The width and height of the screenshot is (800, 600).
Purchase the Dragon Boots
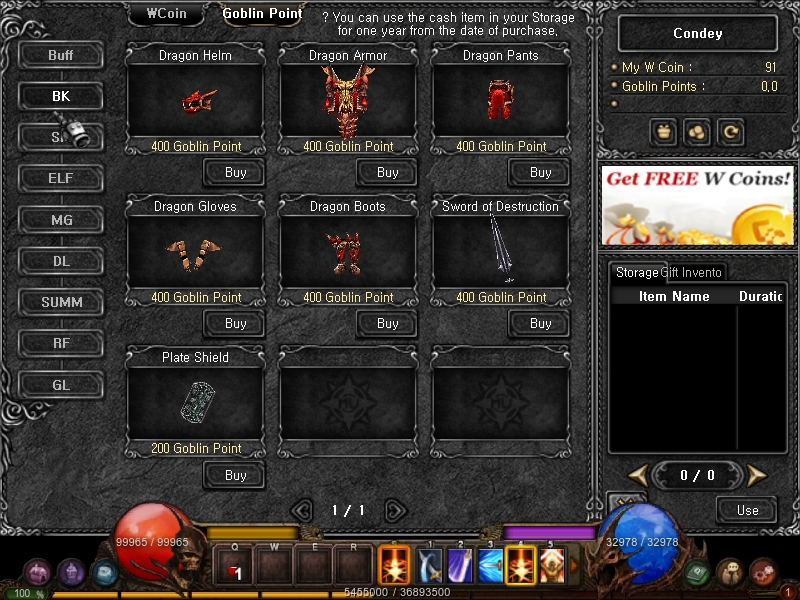pyautogui.click(x=387, y=324)
